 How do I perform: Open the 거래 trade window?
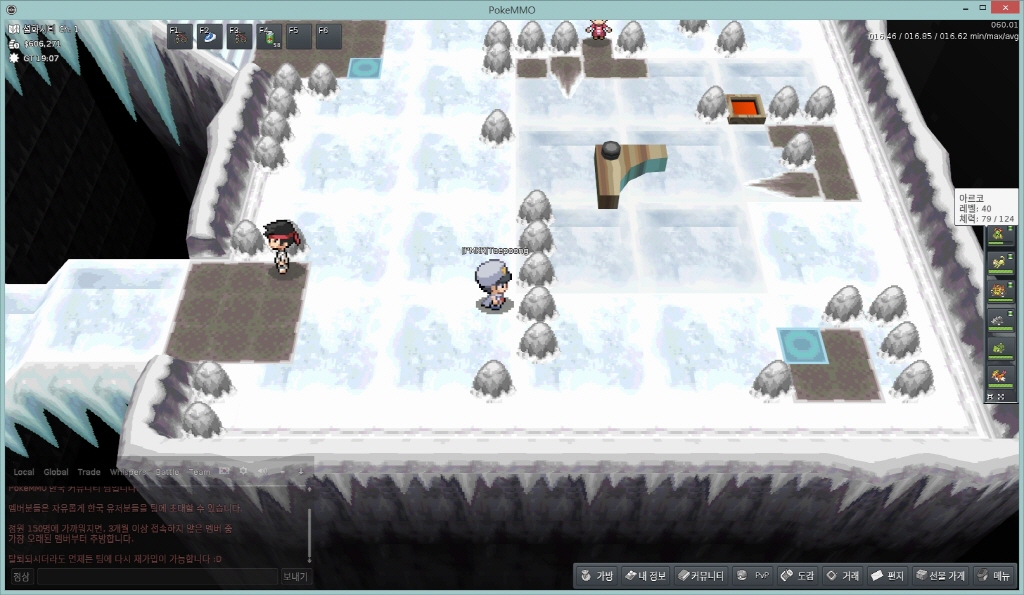pyautogui.click(x=843, y=576)
